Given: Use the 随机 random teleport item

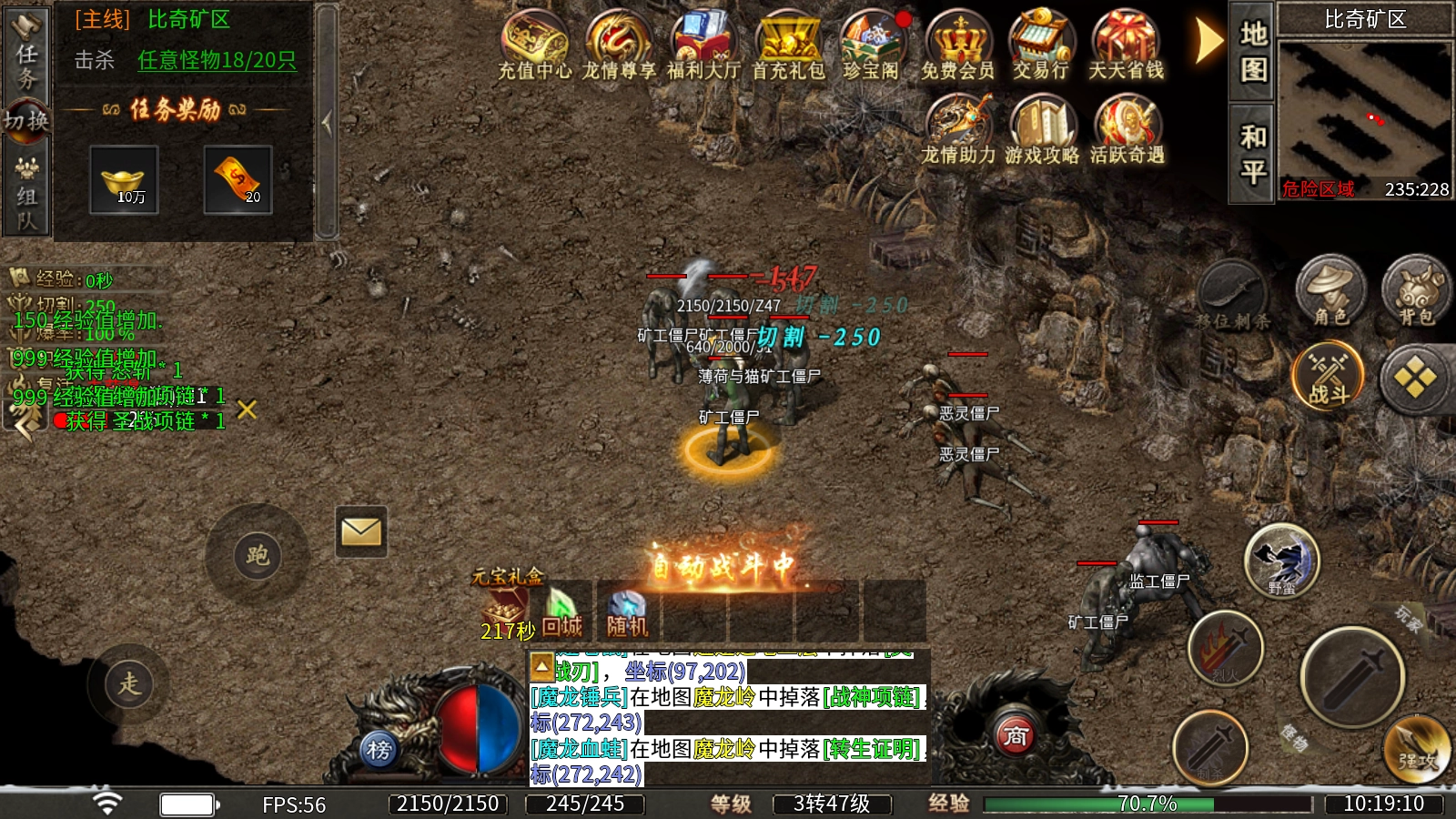Looking at the screenshot, I should (x=627, y=613).
